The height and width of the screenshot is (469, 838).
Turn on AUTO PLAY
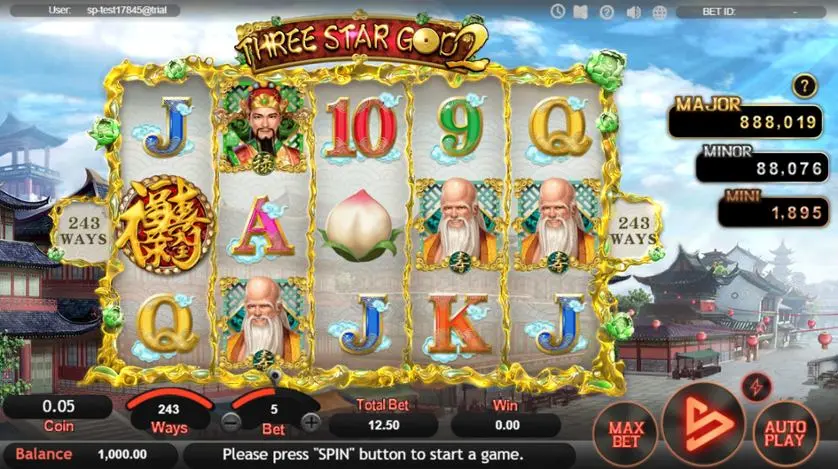coord(785,433)
